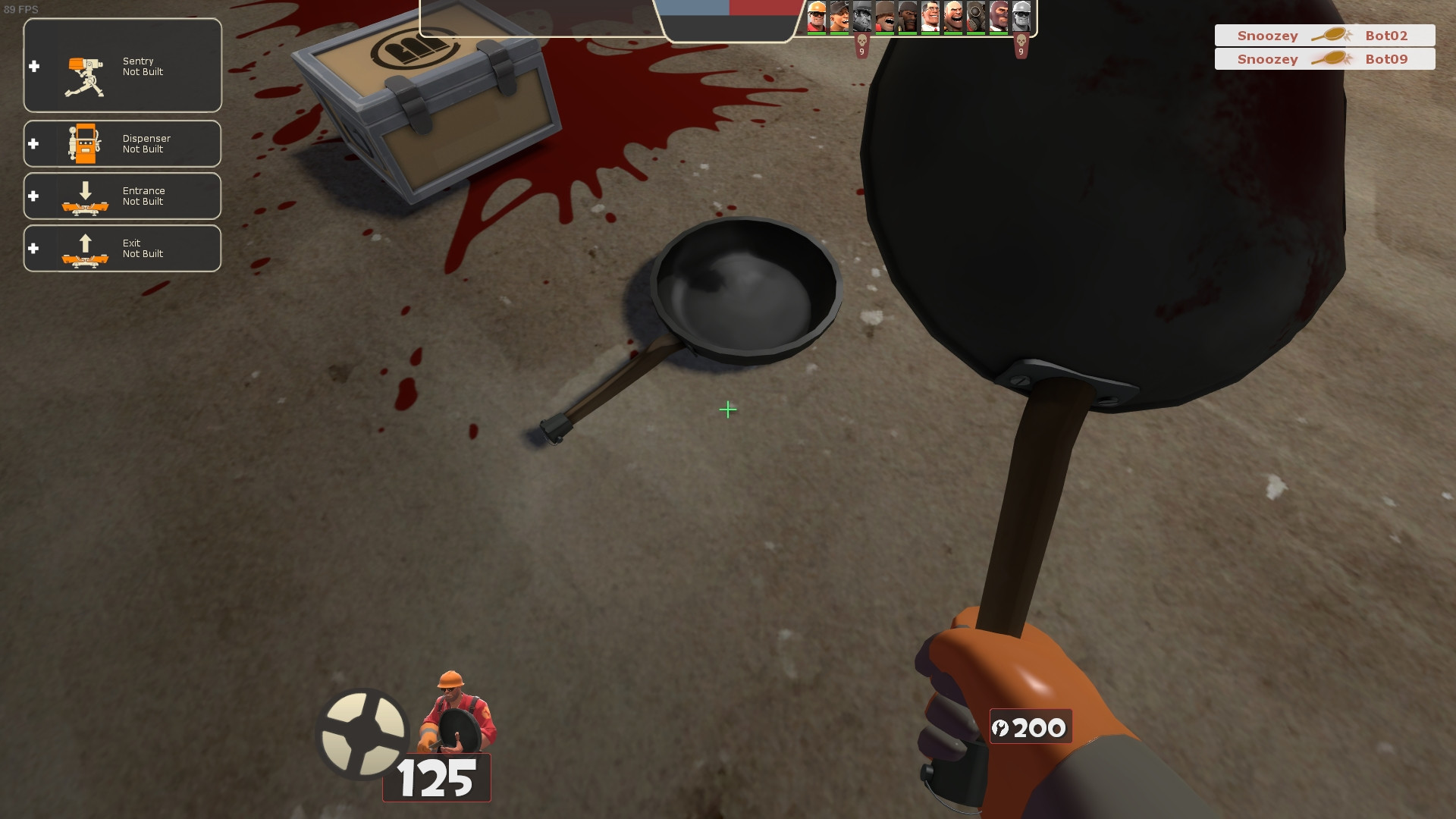Expand the Exit row via its plus sign
Viewport: 1456px width, 819px height.
(x=33, y=248)
